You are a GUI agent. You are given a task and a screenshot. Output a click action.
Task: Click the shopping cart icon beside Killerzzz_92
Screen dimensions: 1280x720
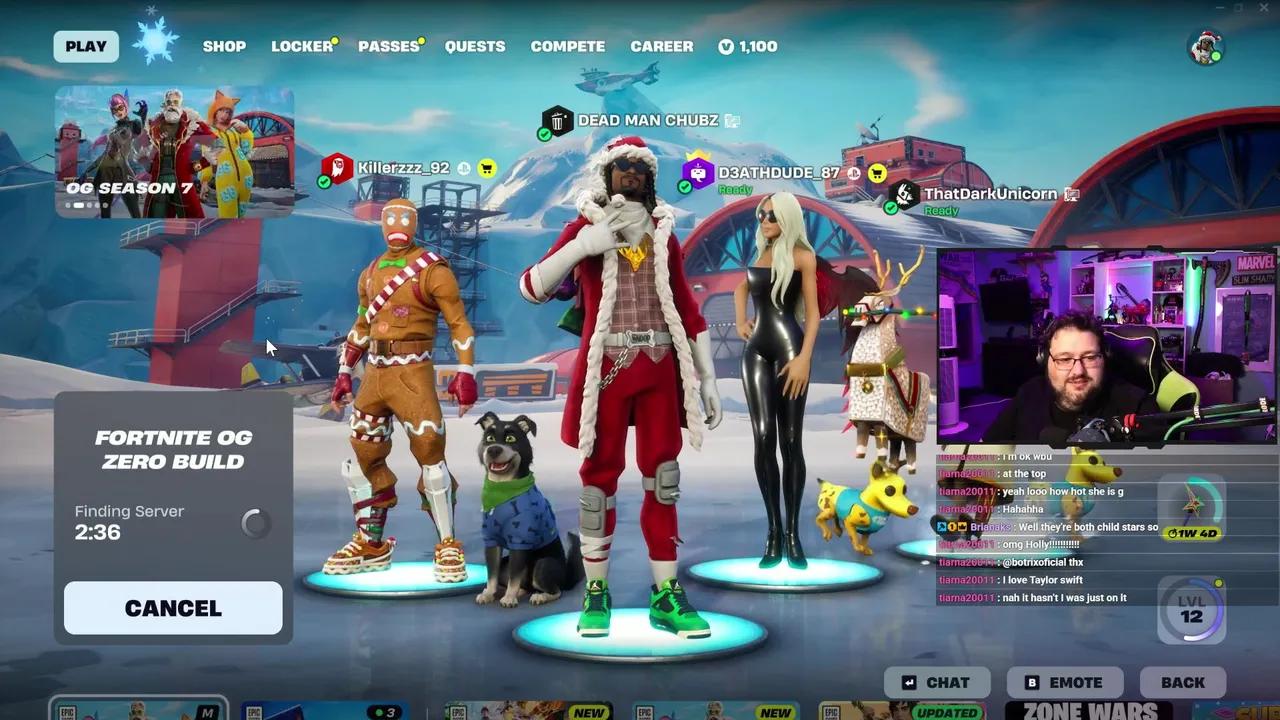(x=486, y=169)
